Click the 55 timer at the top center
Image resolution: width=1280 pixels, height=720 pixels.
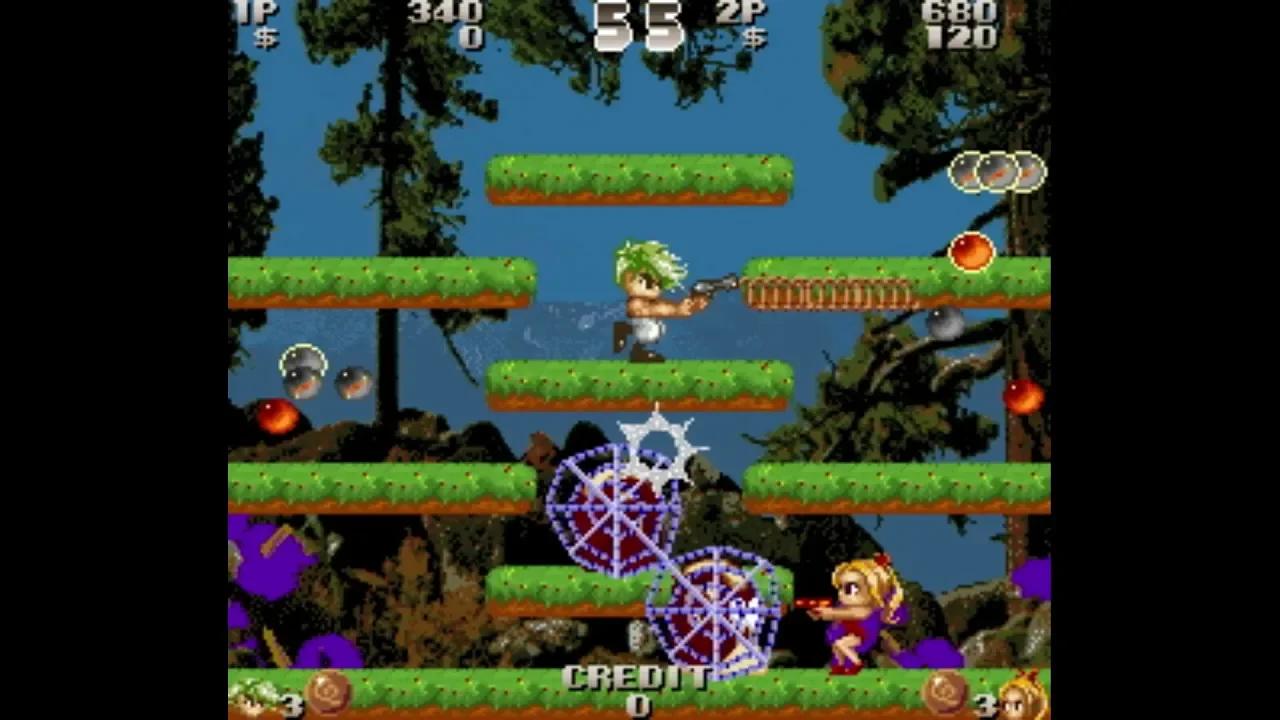point(640,25)
